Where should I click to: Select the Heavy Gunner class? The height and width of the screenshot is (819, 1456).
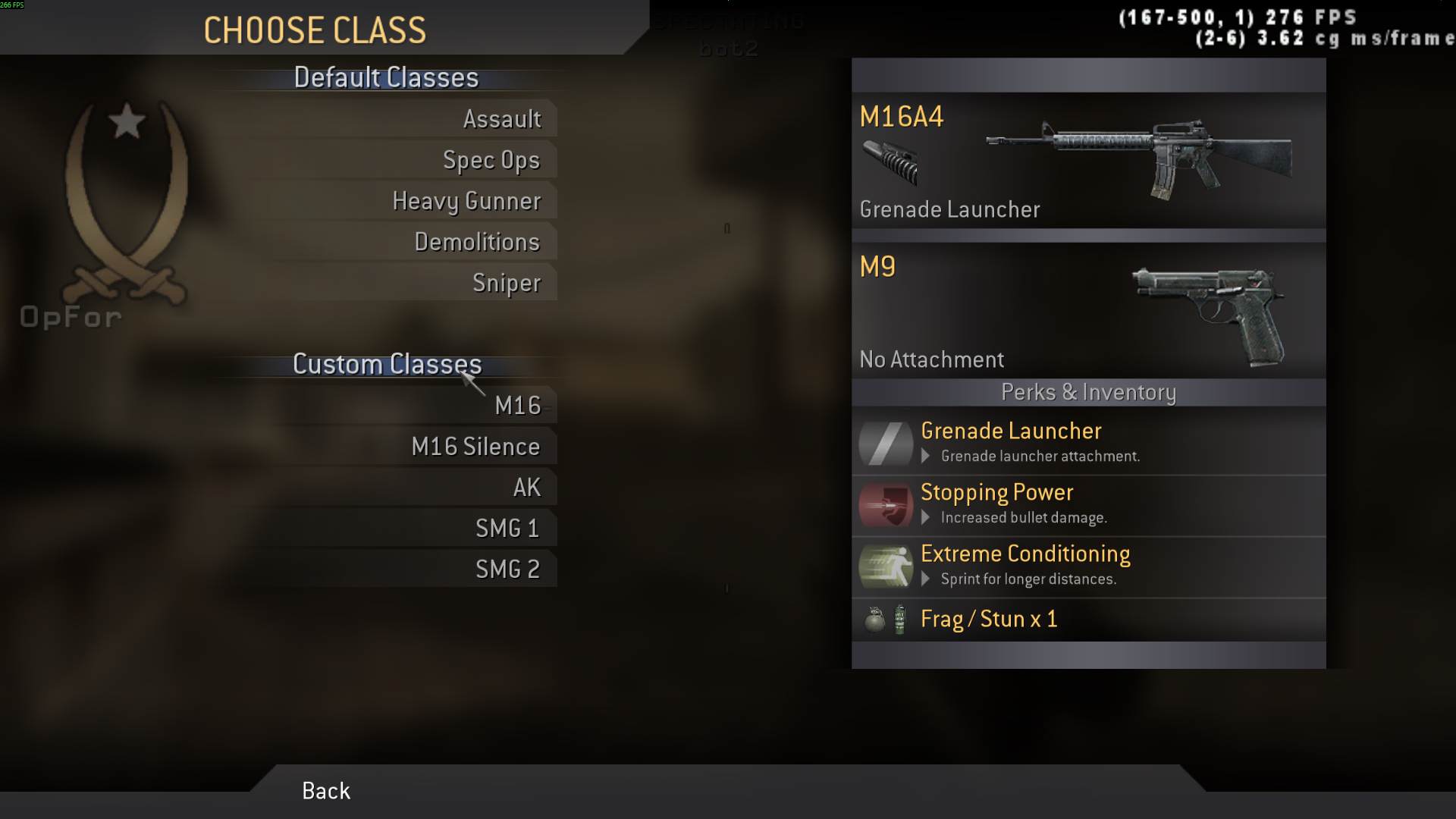coord(466,201)
